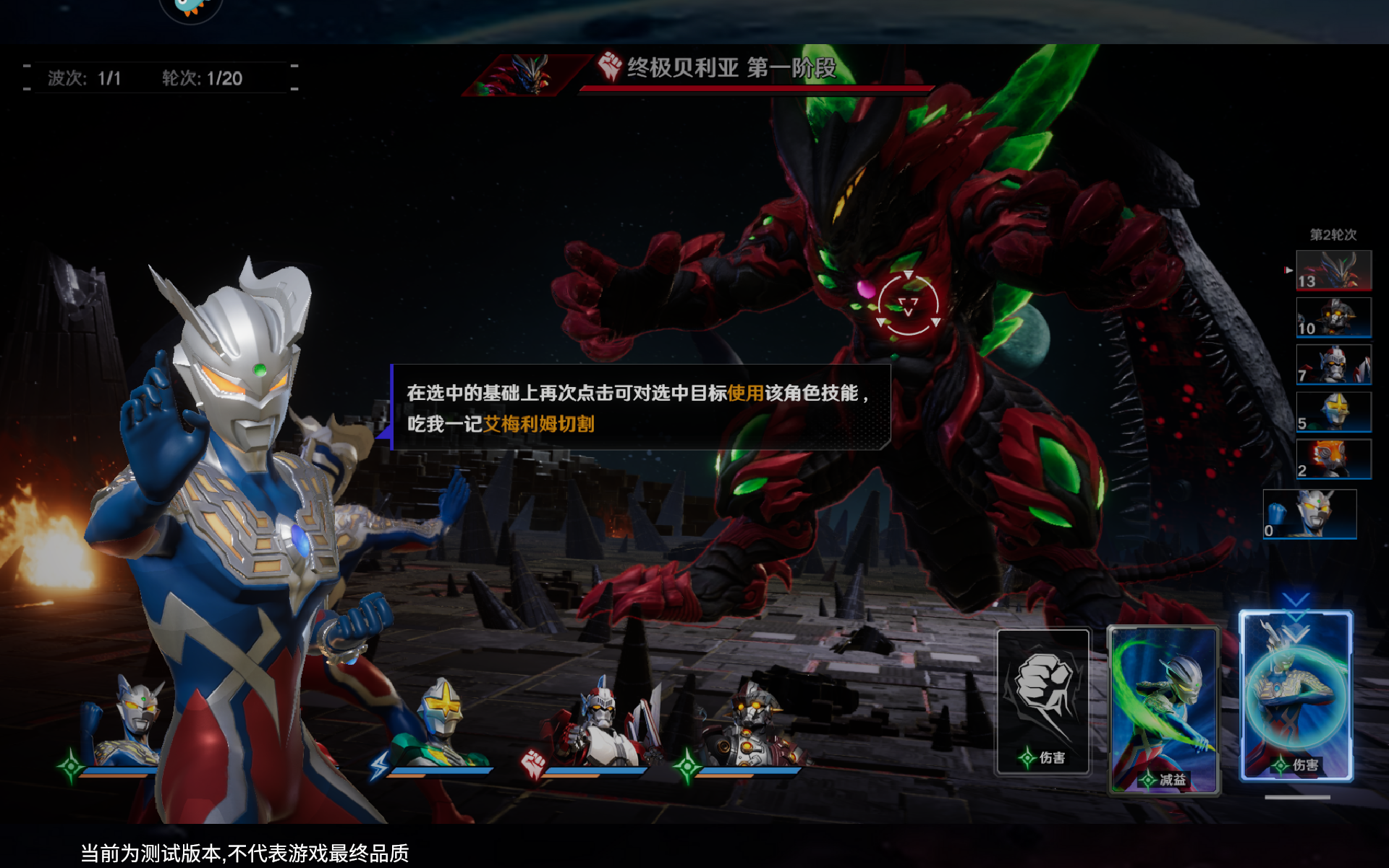Select the yellow-crested hero's party portrait

tap(440, 723)
